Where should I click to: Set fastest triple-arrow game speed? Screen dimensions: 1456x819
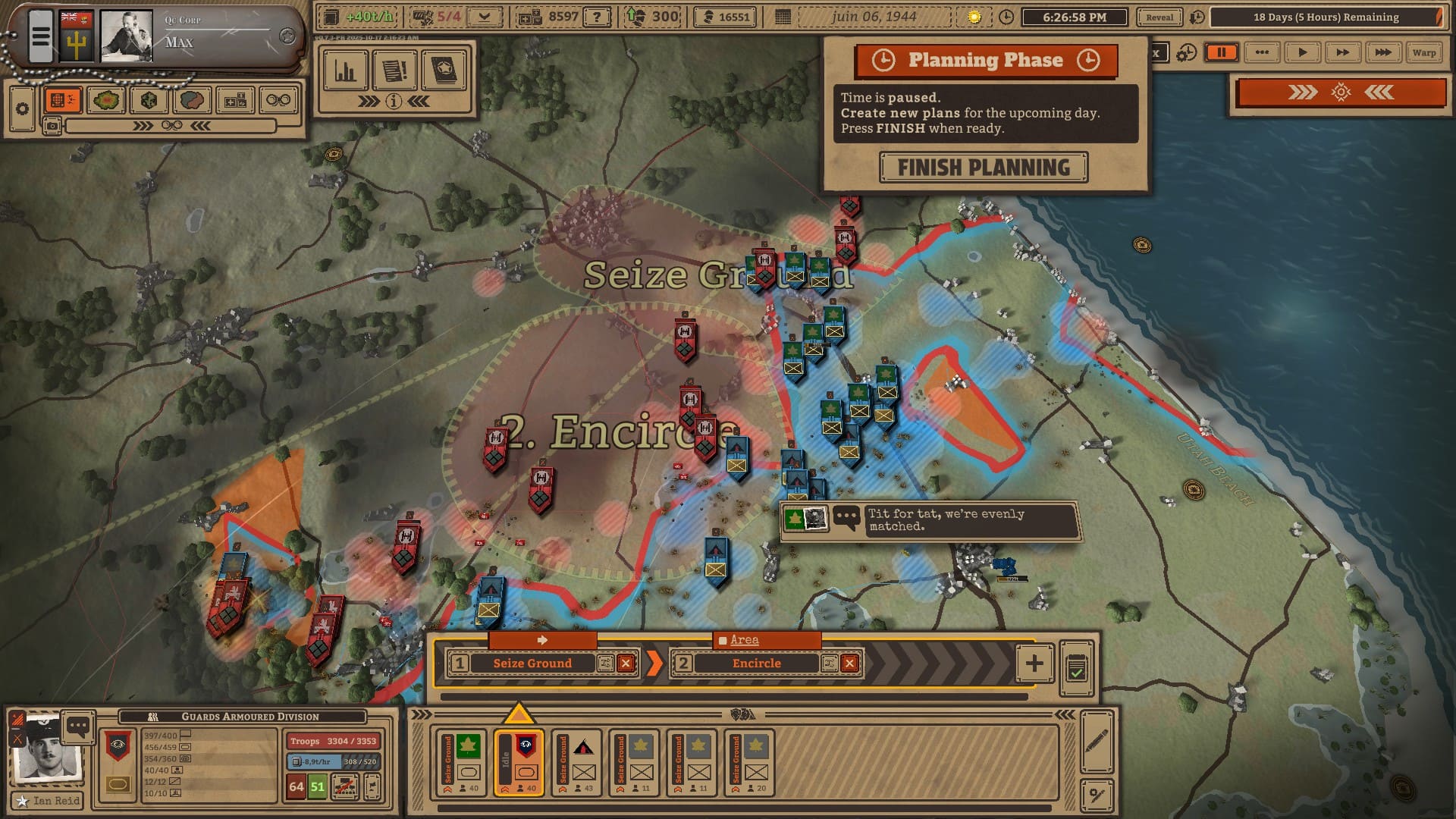(1382, 52)
